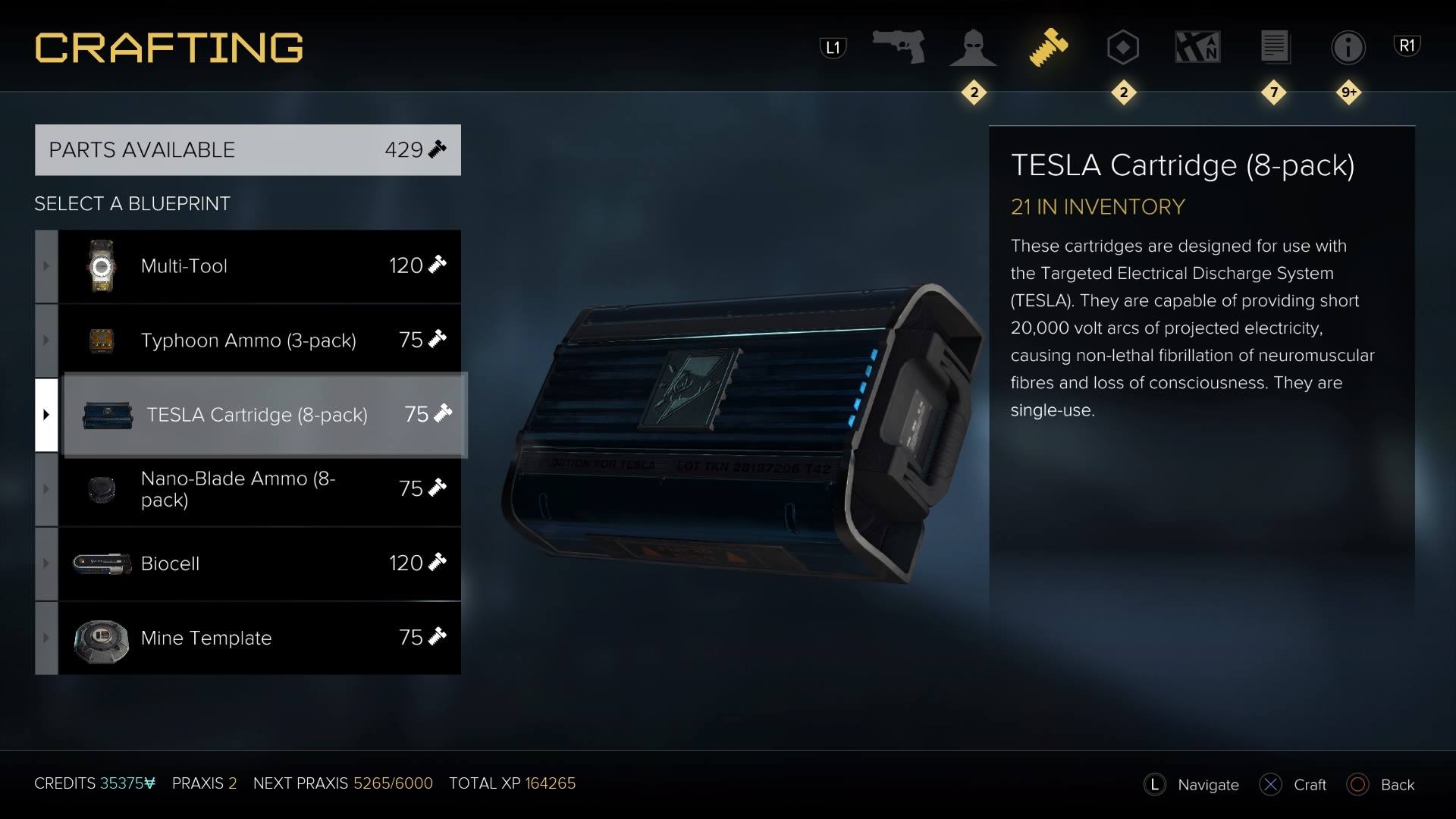Click the R1 shoulder button badge
The width and height of the screenshot is (1456, 819).
pyautogui.click(x=1408, y=44)
